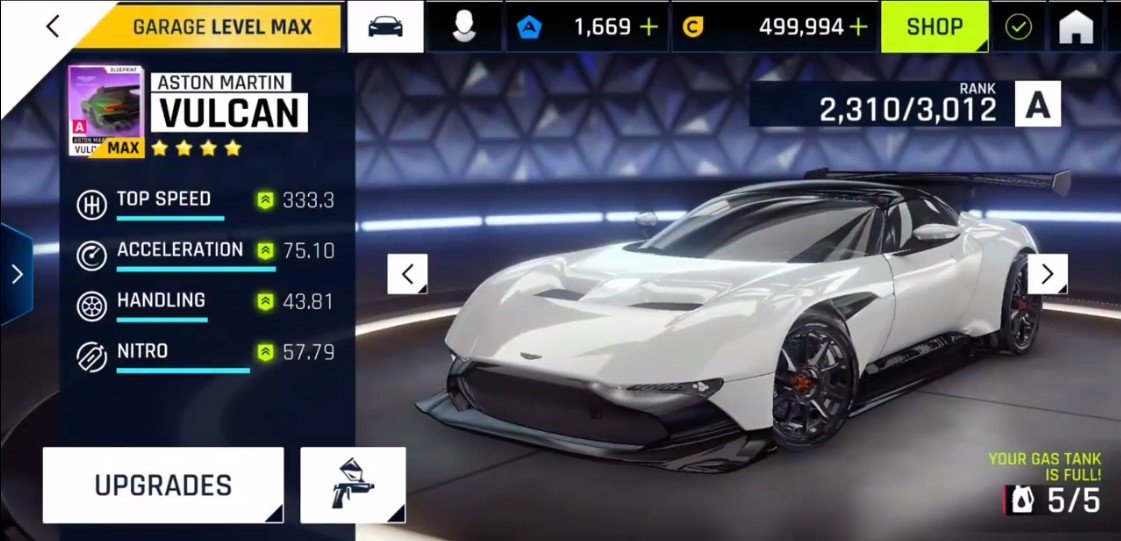The height and width of the screenshot is (541, 1121).
Task: Open the green SHOP button
Action: pos(934,27)
